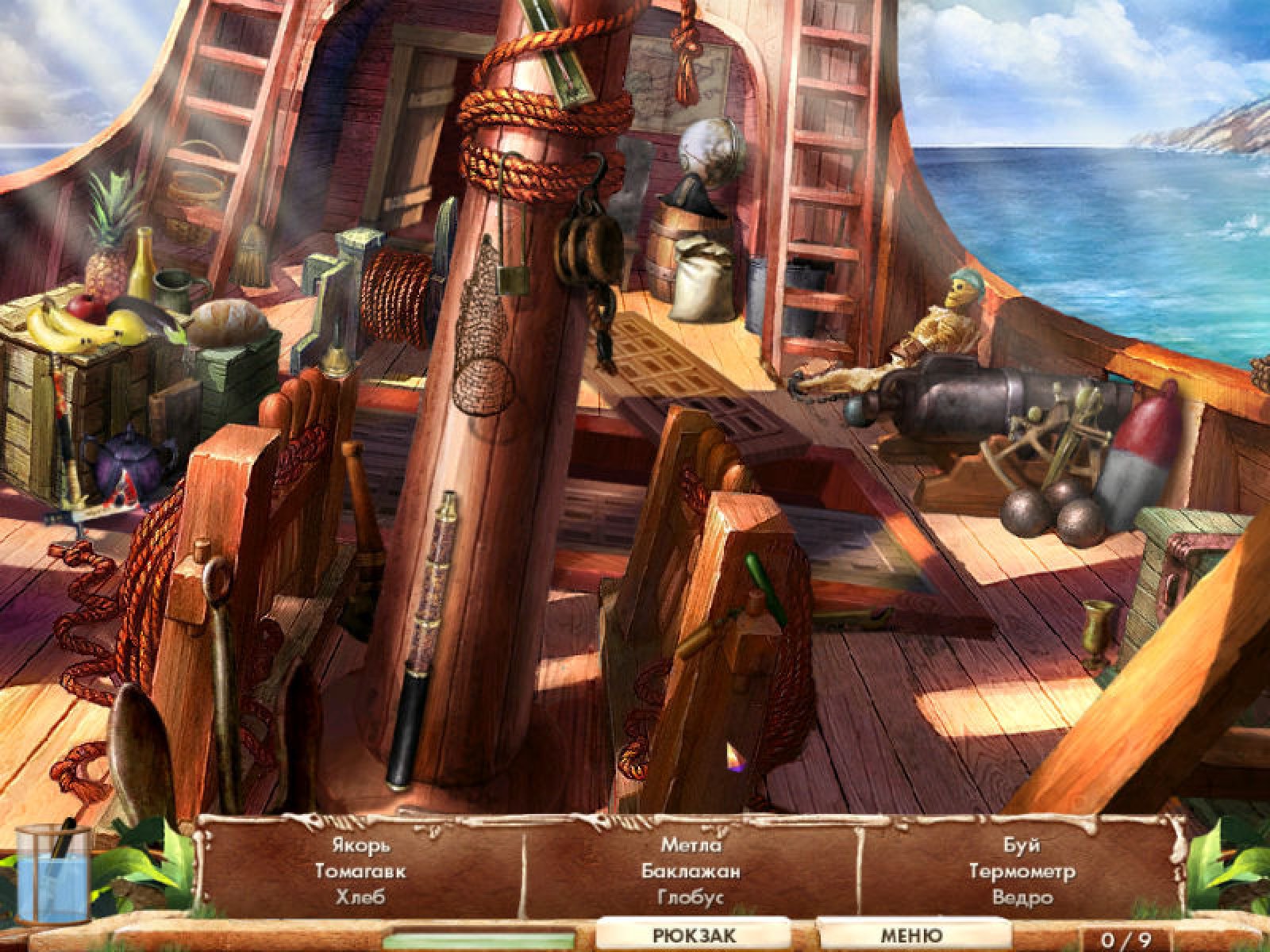Select the word Метла in the list

click(691, 846)
